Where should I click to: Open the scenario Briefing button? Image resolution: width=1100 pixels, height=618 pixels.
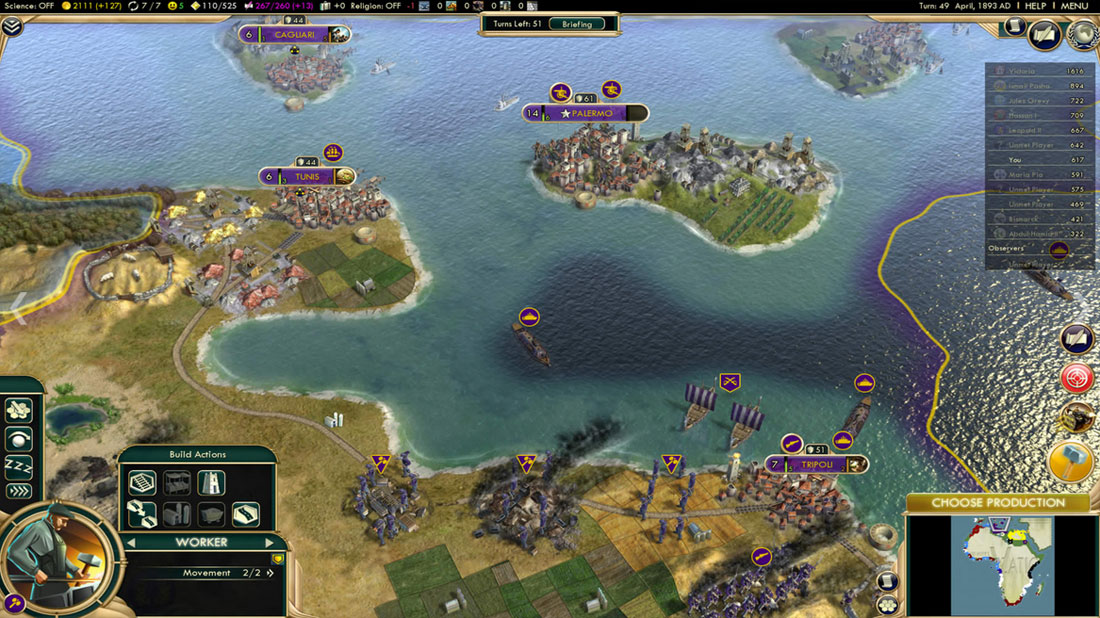(576, 24)
